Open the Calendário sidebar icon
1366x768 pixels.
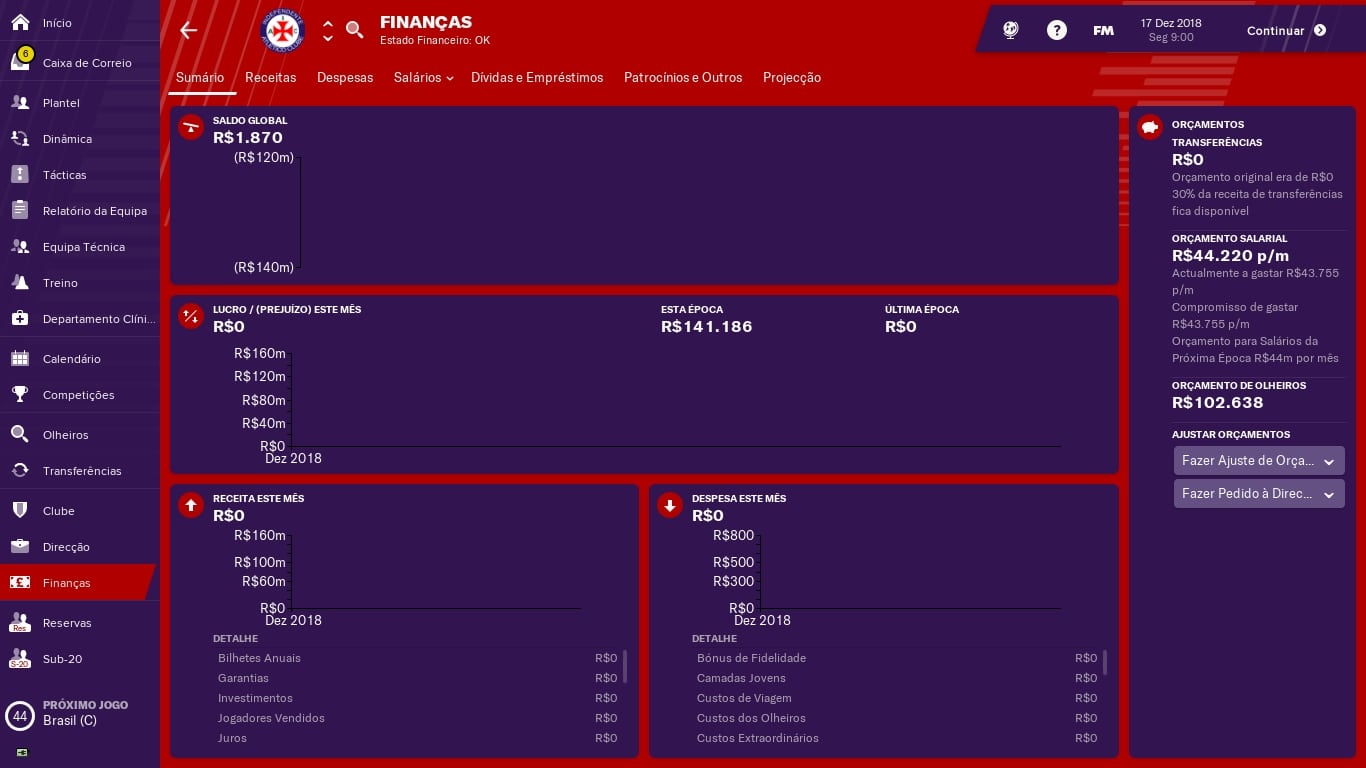(x=20, y=359)
